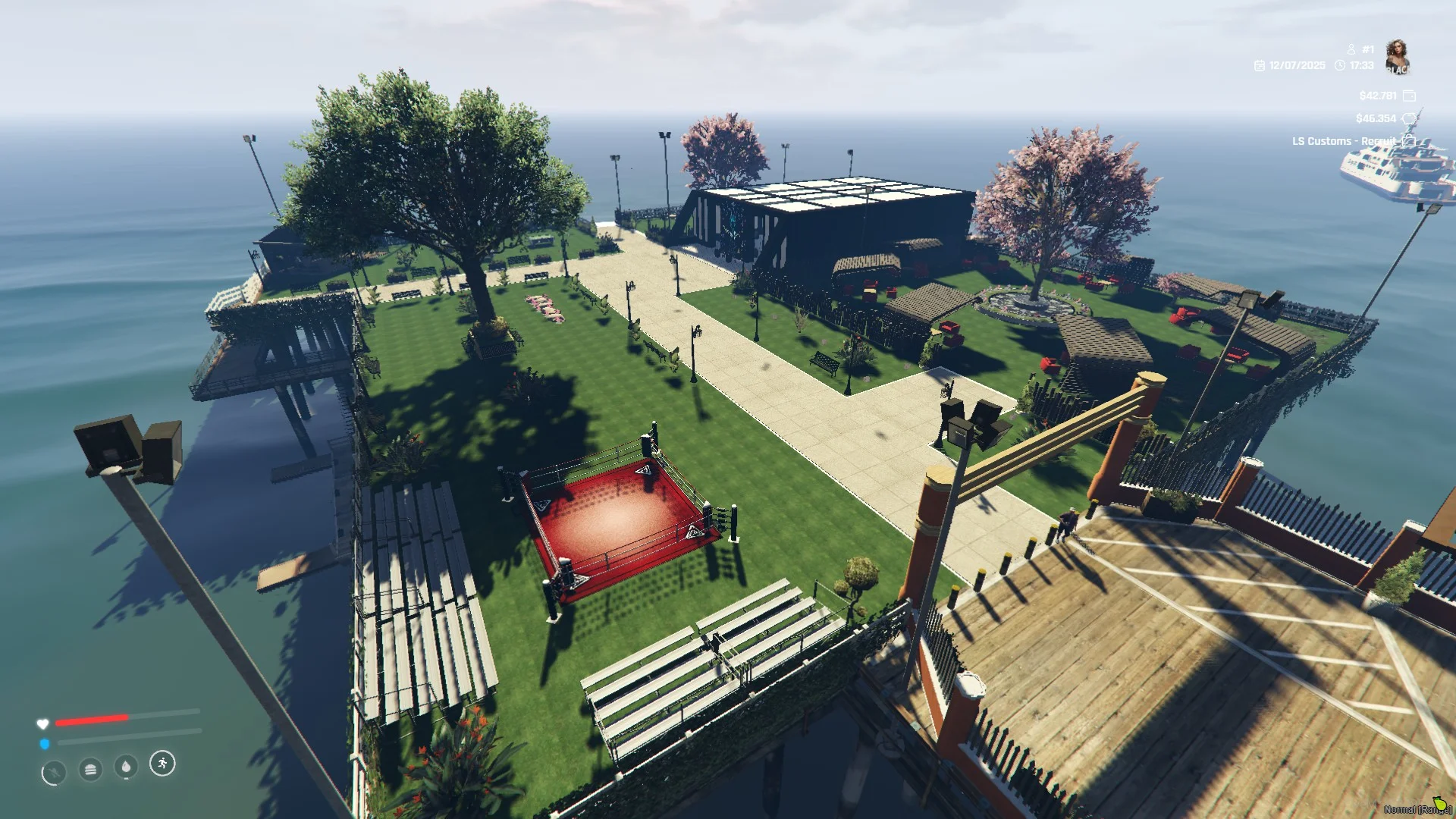Click the white heart health icon

(42, 723)
